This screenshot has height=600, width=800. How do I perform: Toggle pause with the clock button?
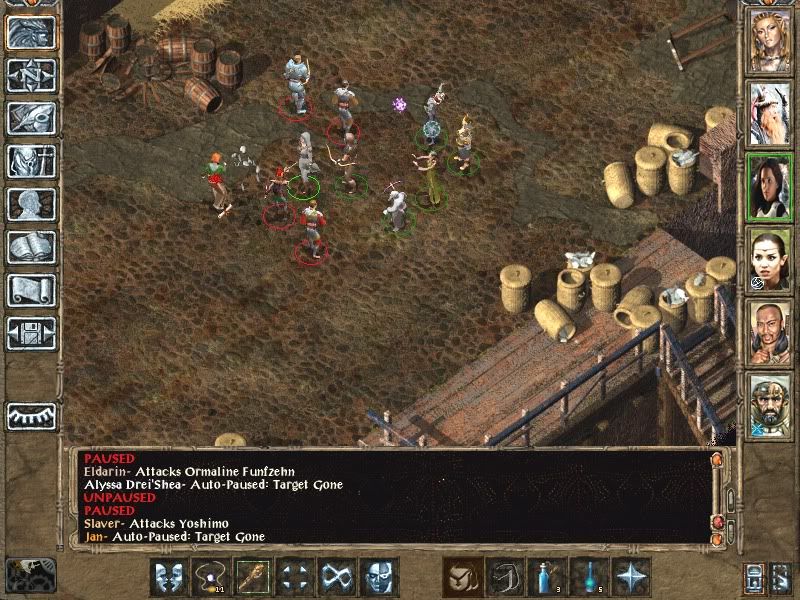(31, 574)
